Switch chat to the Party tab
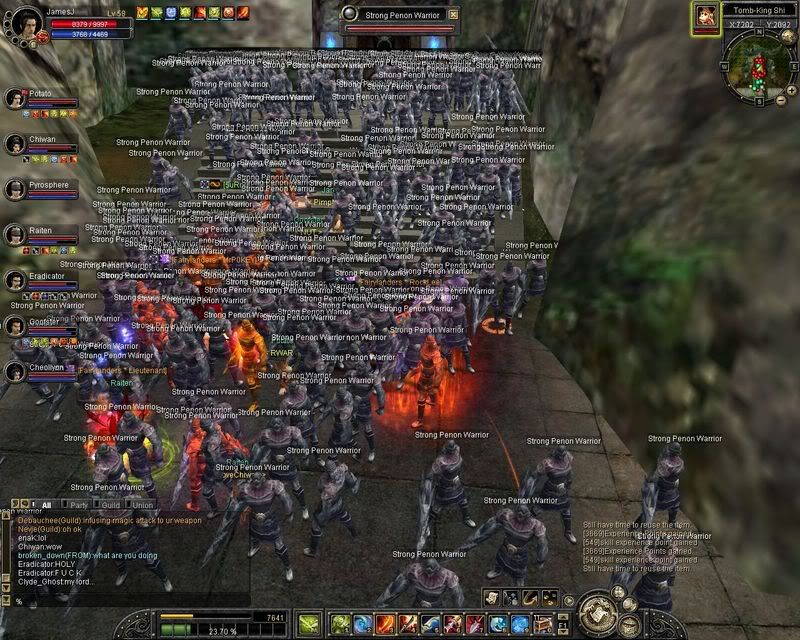Screen dimensions: 800x640 78,505
